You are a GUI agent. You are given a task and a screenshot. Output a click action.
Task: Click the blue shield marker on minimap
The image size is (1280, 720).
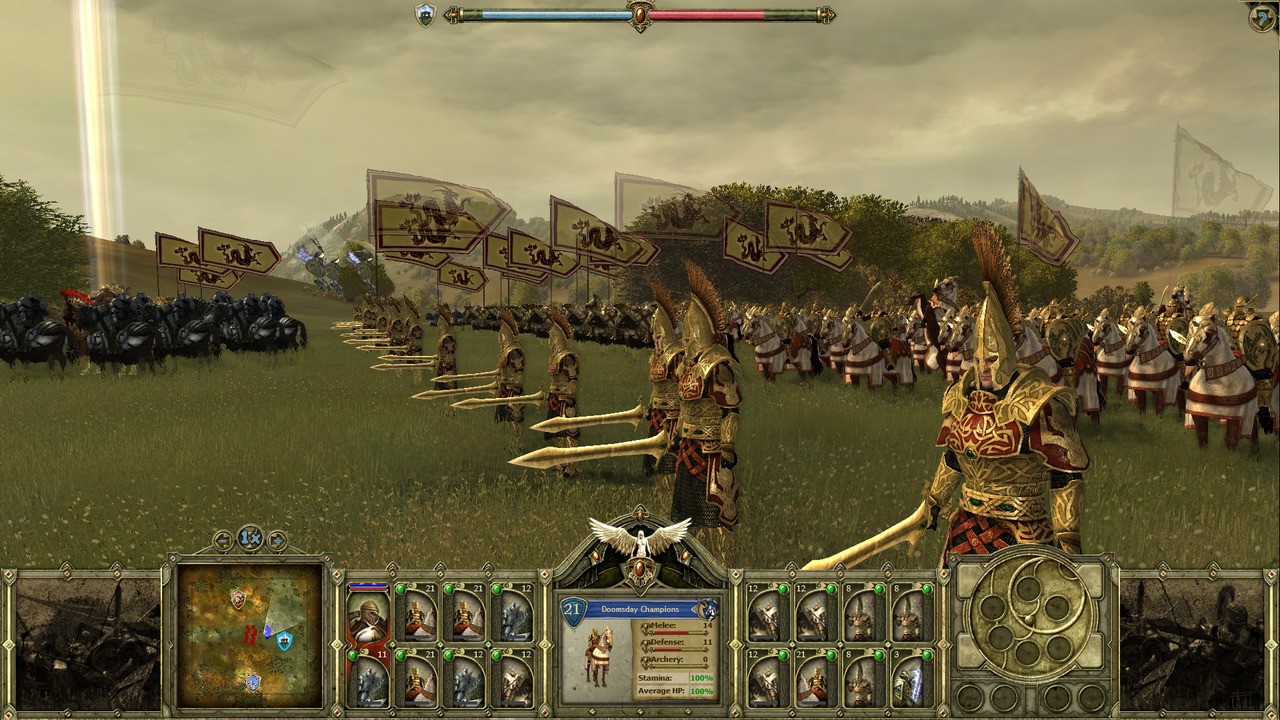pos(253,681)
